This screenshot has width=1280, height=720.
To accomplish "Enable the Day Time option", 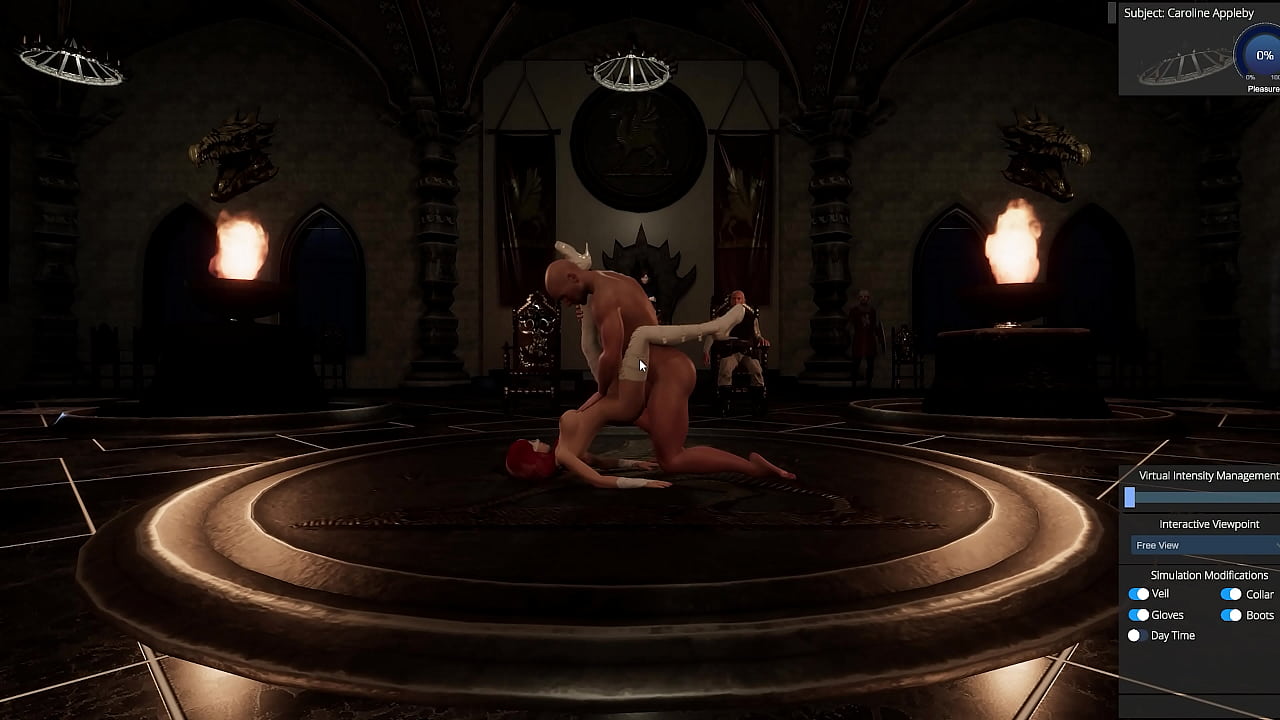I will [1134, 636].
